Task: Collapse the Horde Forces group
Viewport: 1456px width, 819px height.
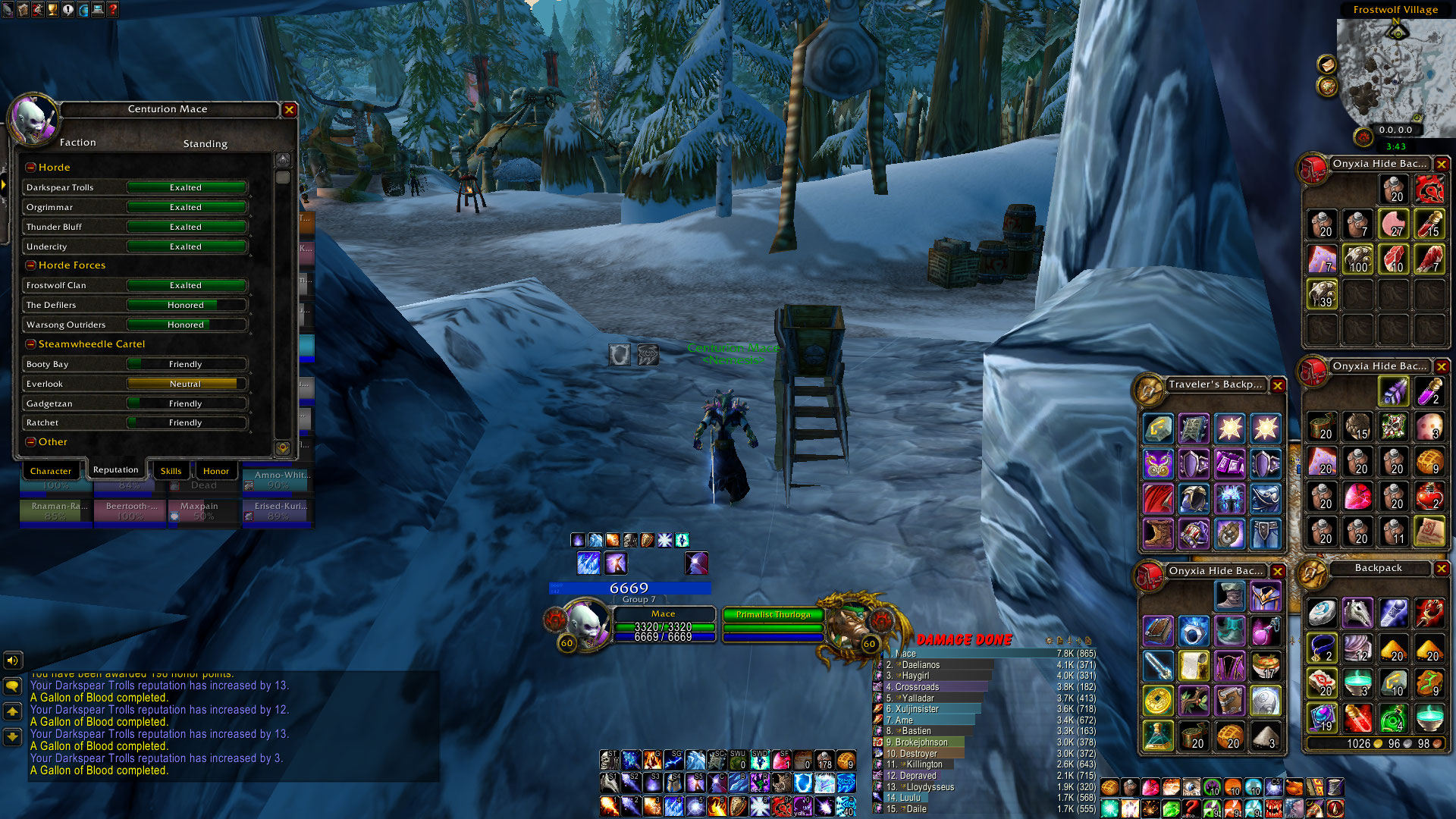Action: point(31,265)
